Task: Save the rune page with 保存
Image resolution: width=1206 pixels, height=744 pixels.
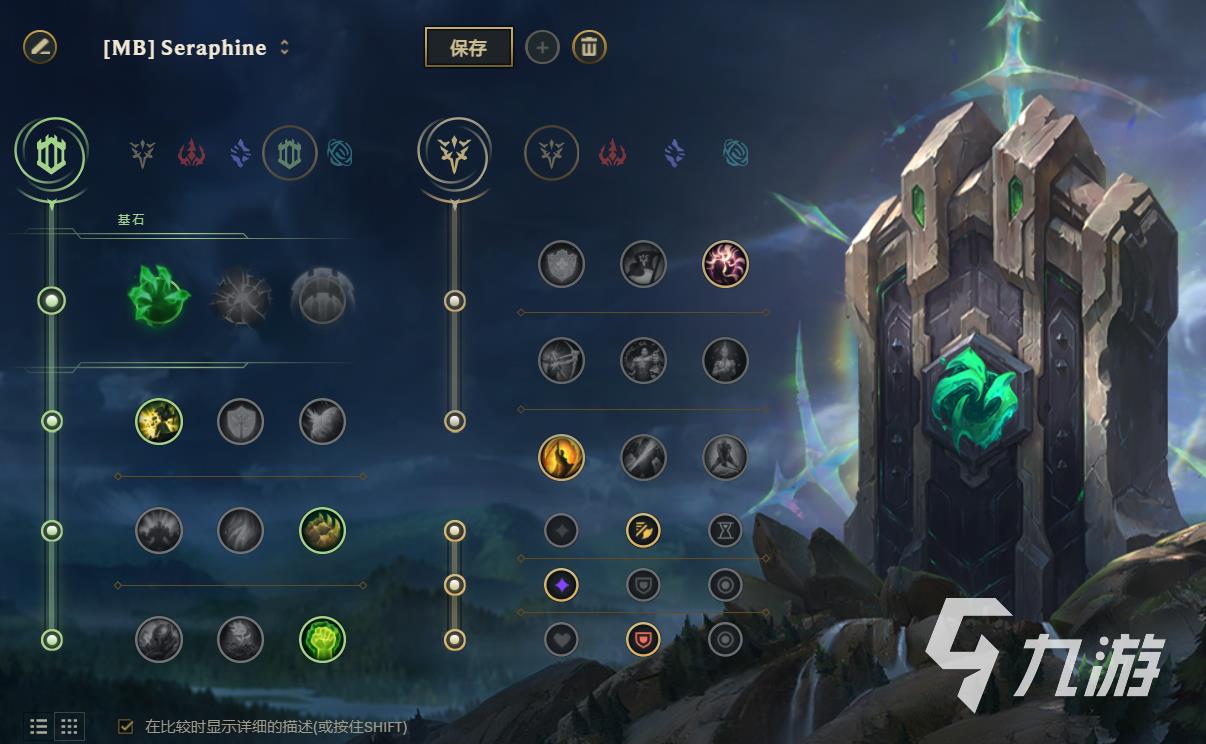Action: (468, 47)
